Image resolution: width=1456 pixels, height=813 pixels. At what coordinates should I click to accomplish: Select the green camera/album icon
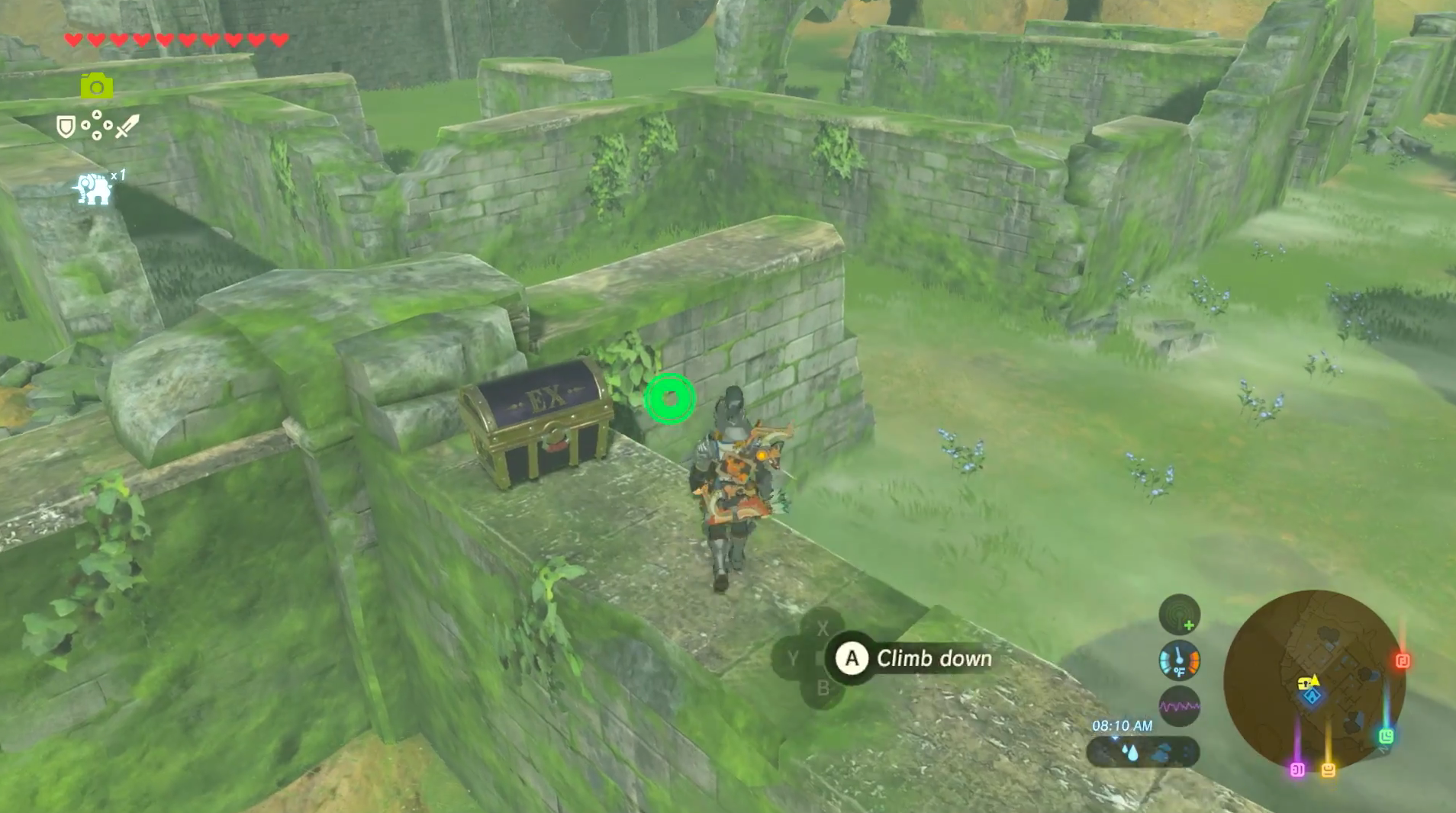coord(97,86)
